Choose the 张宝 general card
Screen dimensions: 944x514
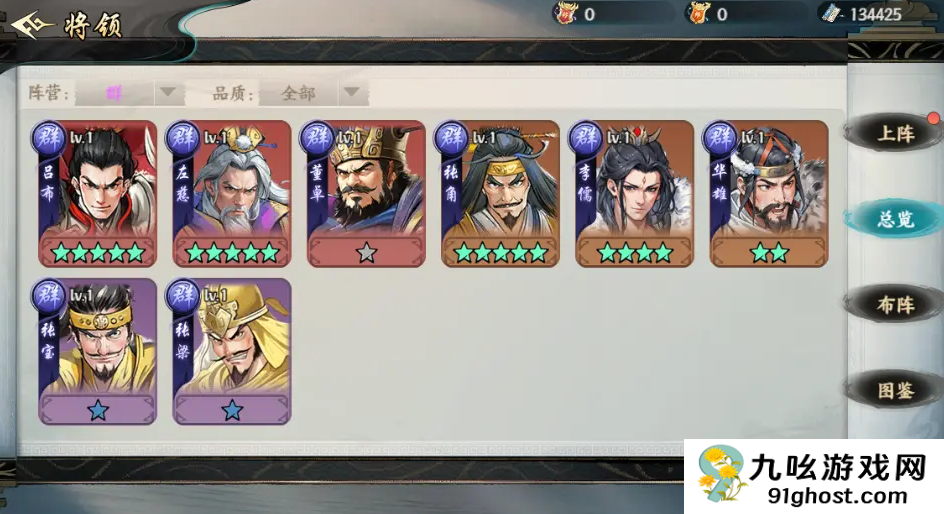pos(98,351)
